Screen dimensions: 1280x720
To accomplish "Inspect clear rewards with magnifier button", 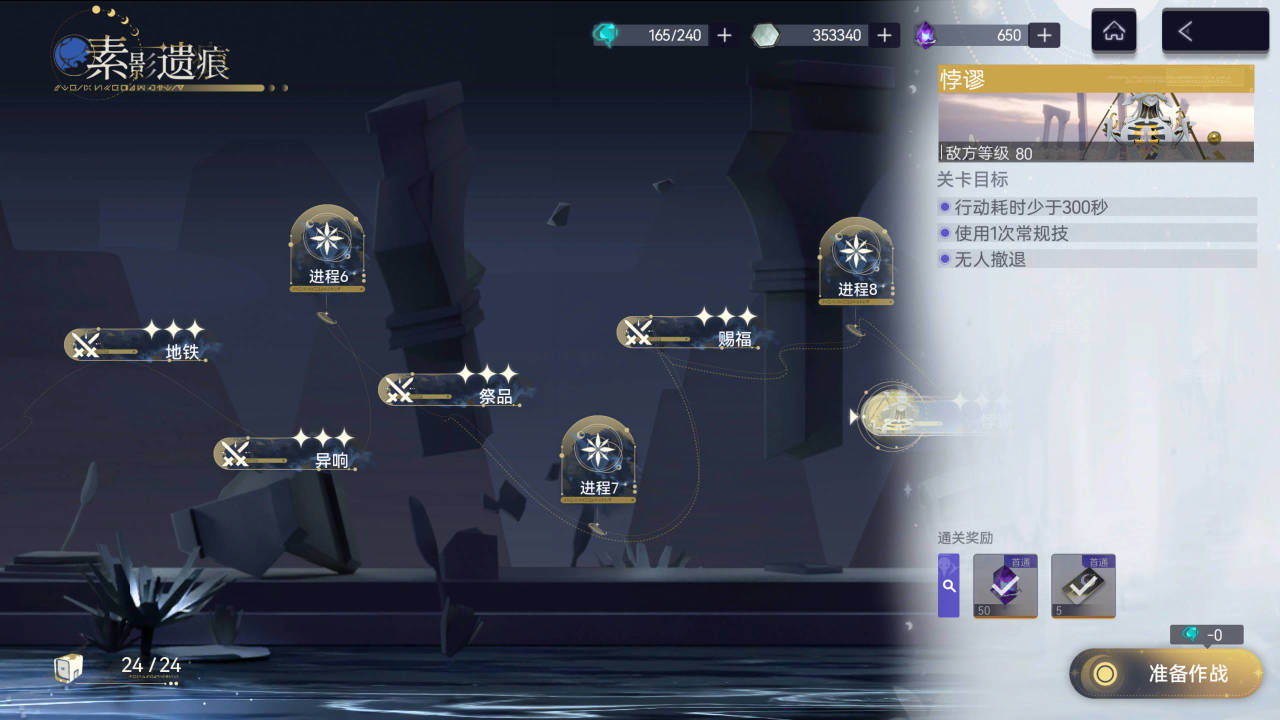I will pos(948,586).
